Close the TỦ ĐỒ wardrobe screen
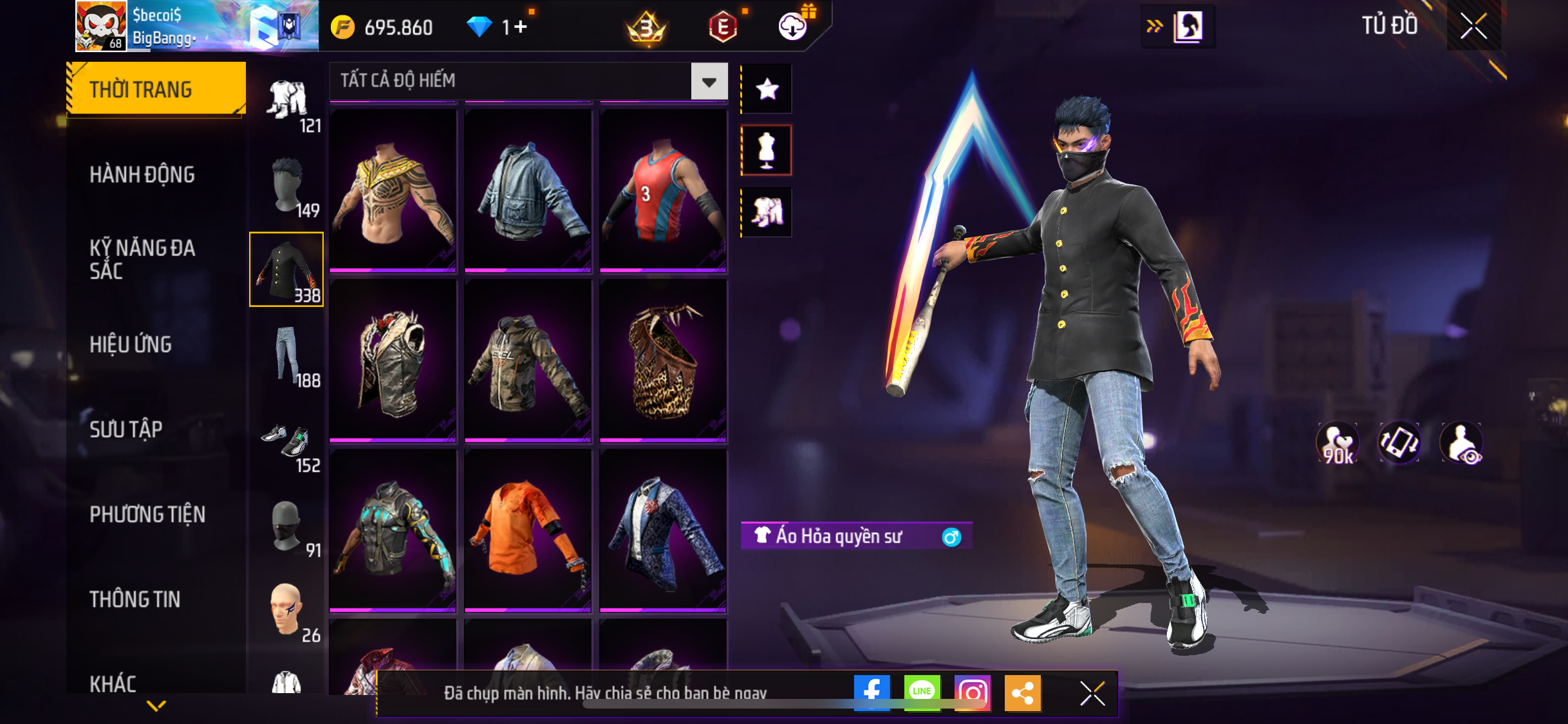Screen dimensions: 1568x724 tap(1473, 26)
